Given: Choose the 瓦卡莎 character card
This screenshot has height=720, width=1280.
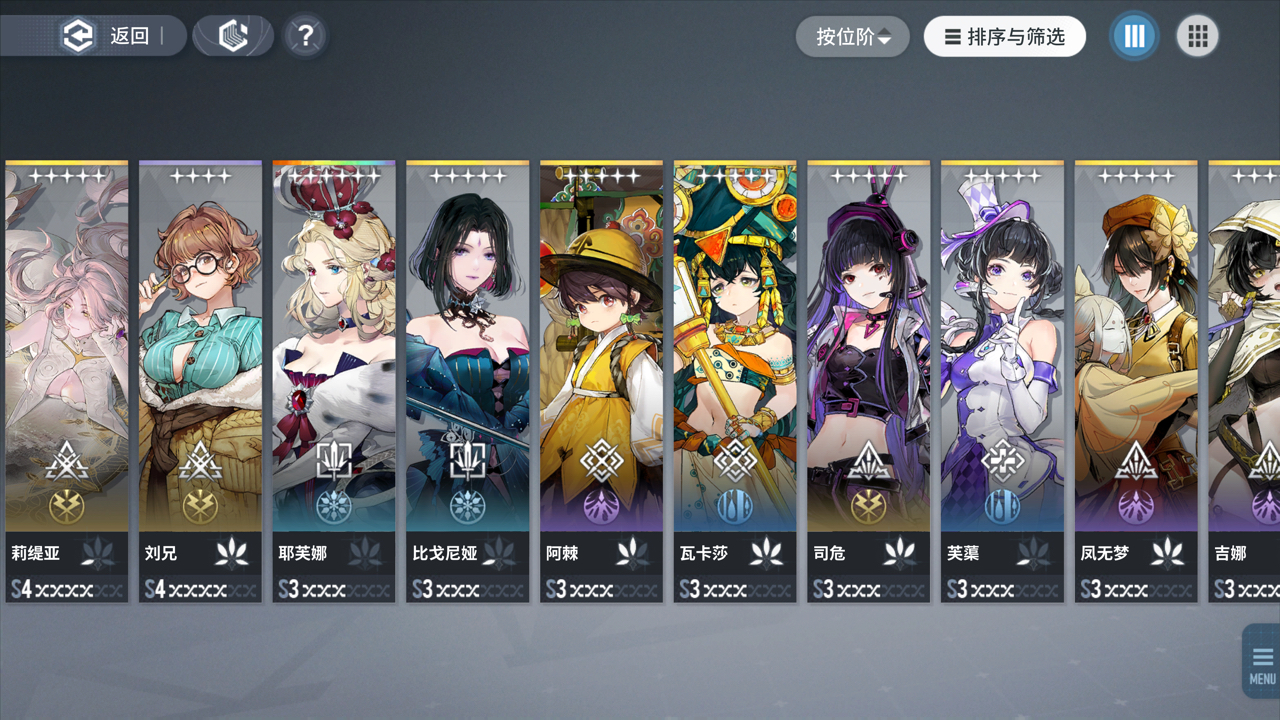Looking at the screenshot, I should 735,380.
